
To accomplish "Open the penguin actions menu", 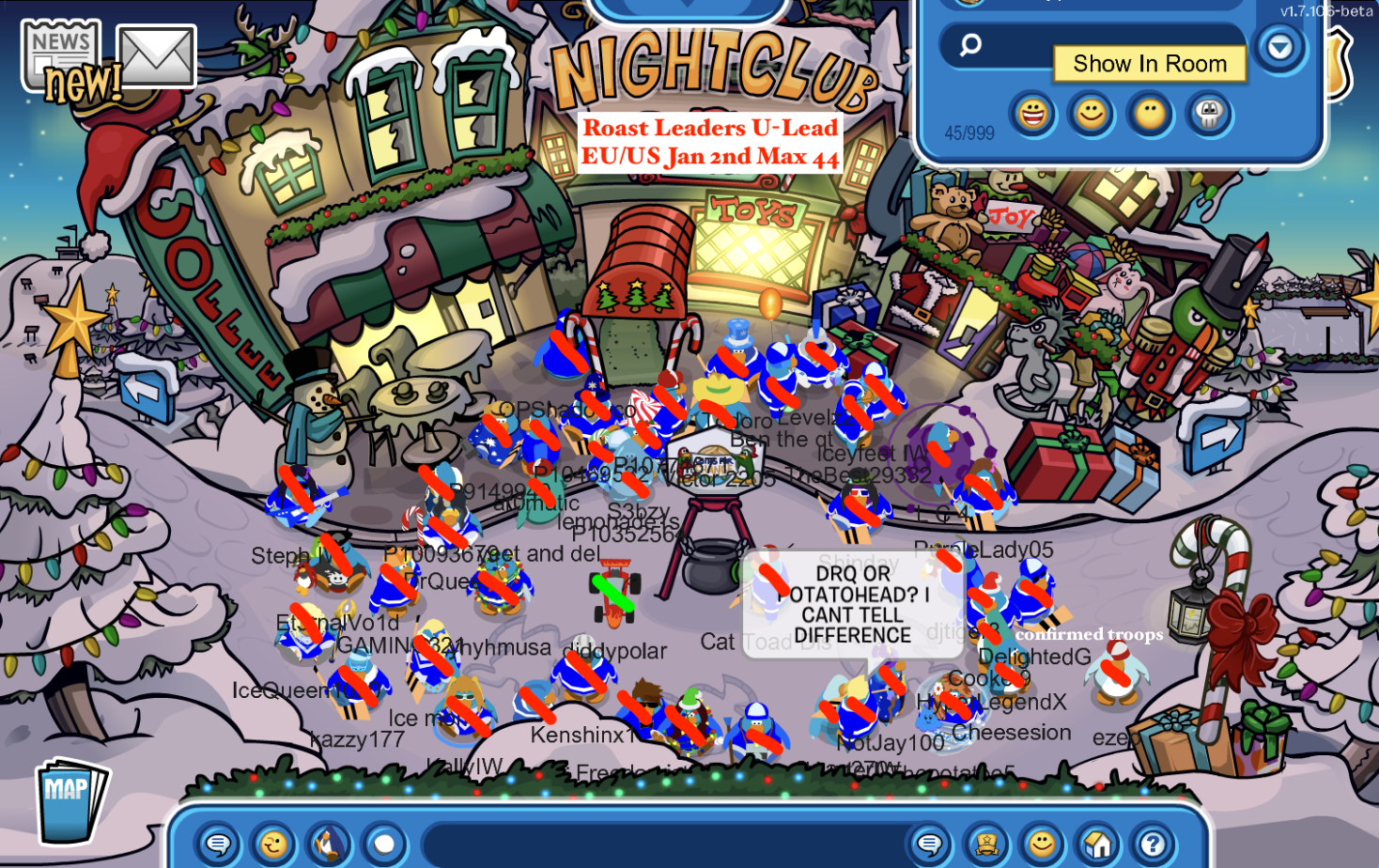I will tap(328, 845).
